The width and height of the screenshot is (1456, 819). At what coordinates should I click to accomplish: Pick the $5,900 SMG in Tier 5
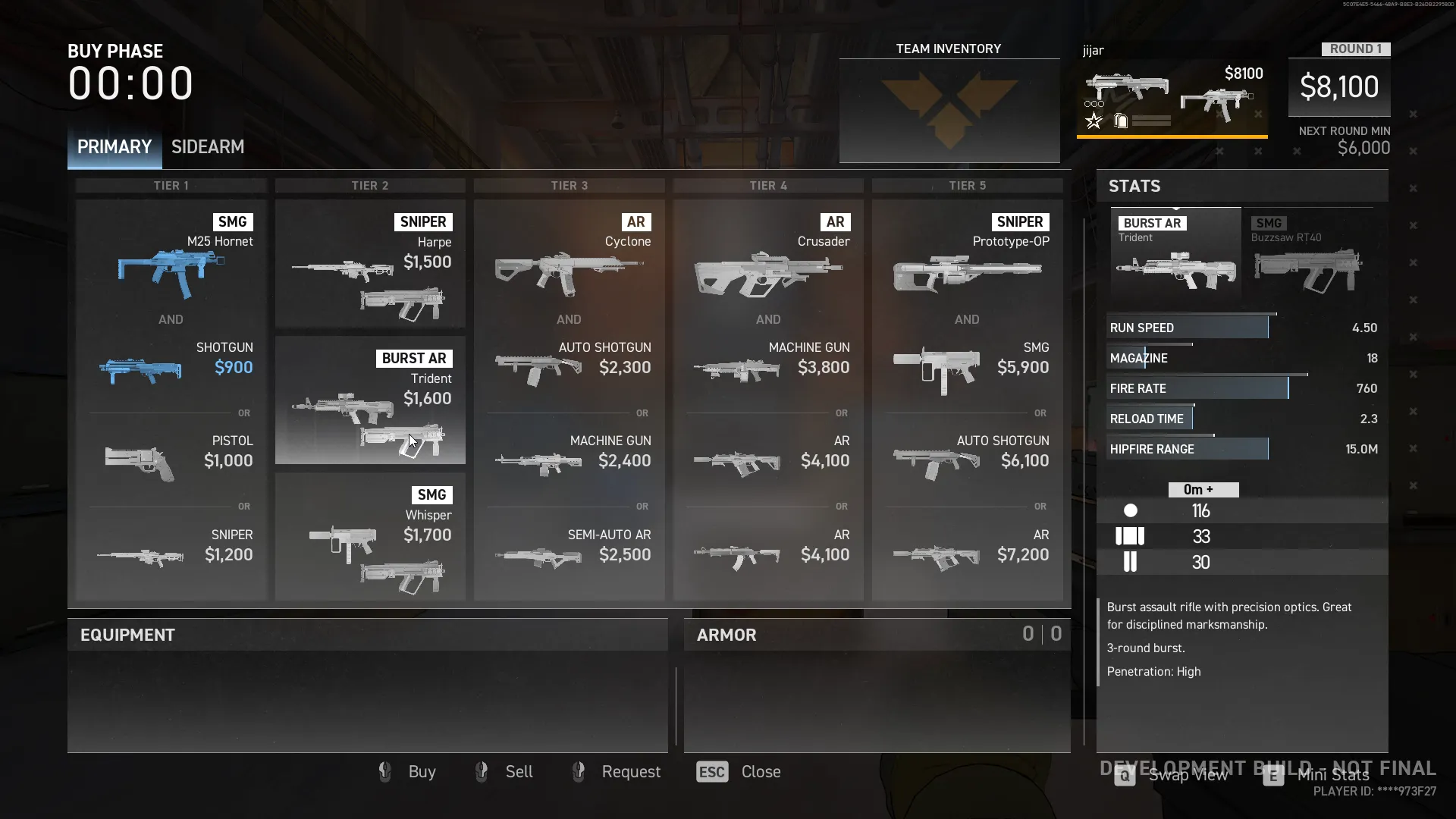967,367
